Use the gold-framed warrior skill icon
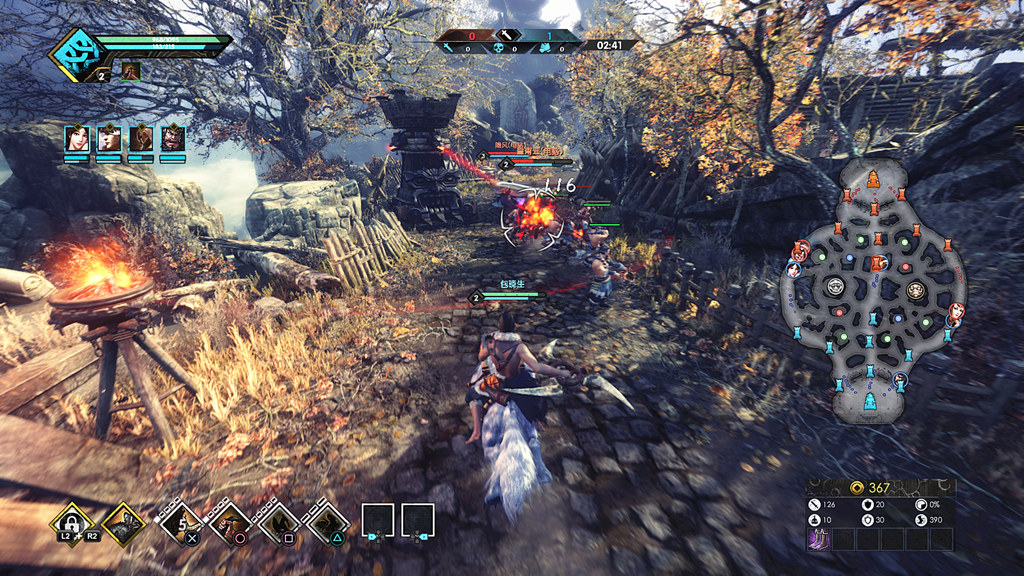This screenshot has width=1024, height=576. point(123,522)
